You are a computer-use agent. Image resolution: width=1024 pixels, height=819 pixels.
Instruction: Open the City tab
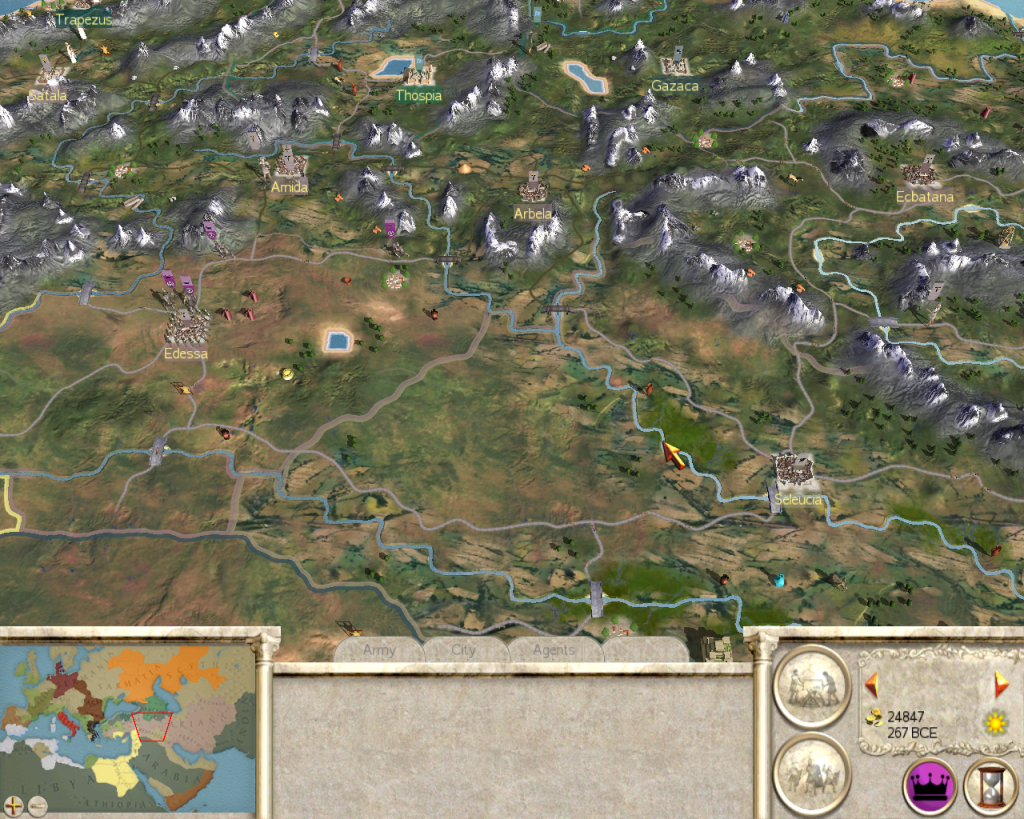pos(464,650)
